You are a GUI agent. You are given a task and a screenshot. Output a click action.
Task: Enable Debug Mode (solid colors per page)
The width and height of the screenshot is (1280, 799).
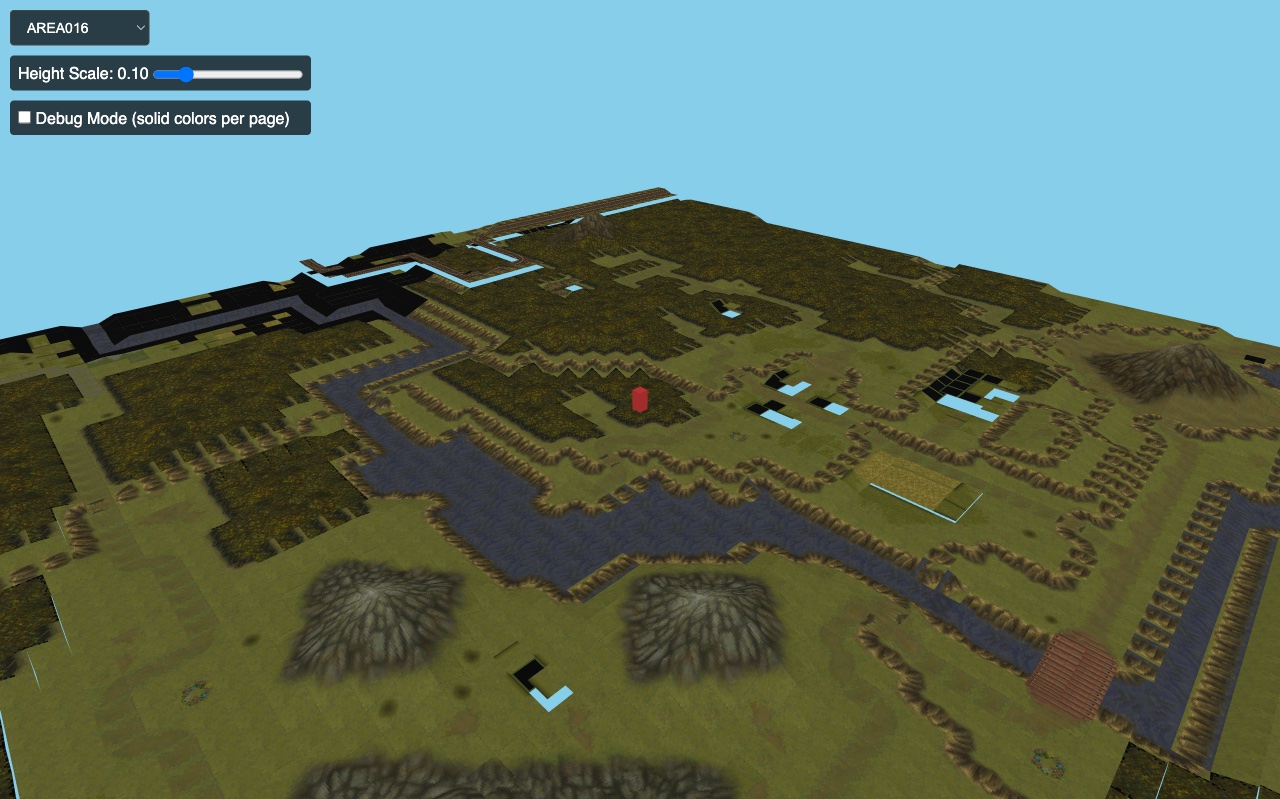tap(24, 117)
